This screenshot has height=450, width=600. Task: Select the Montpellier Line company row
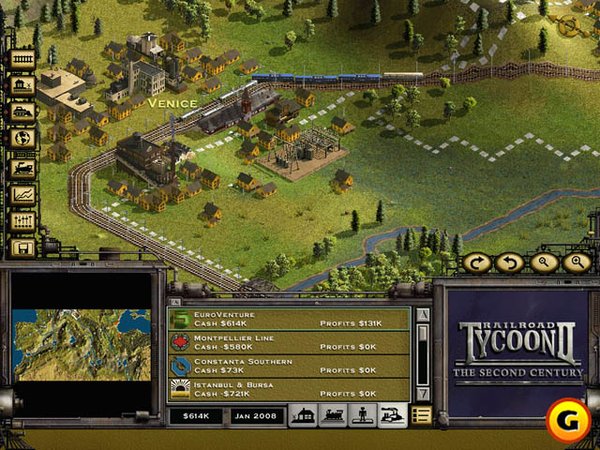tap(288, 343)
